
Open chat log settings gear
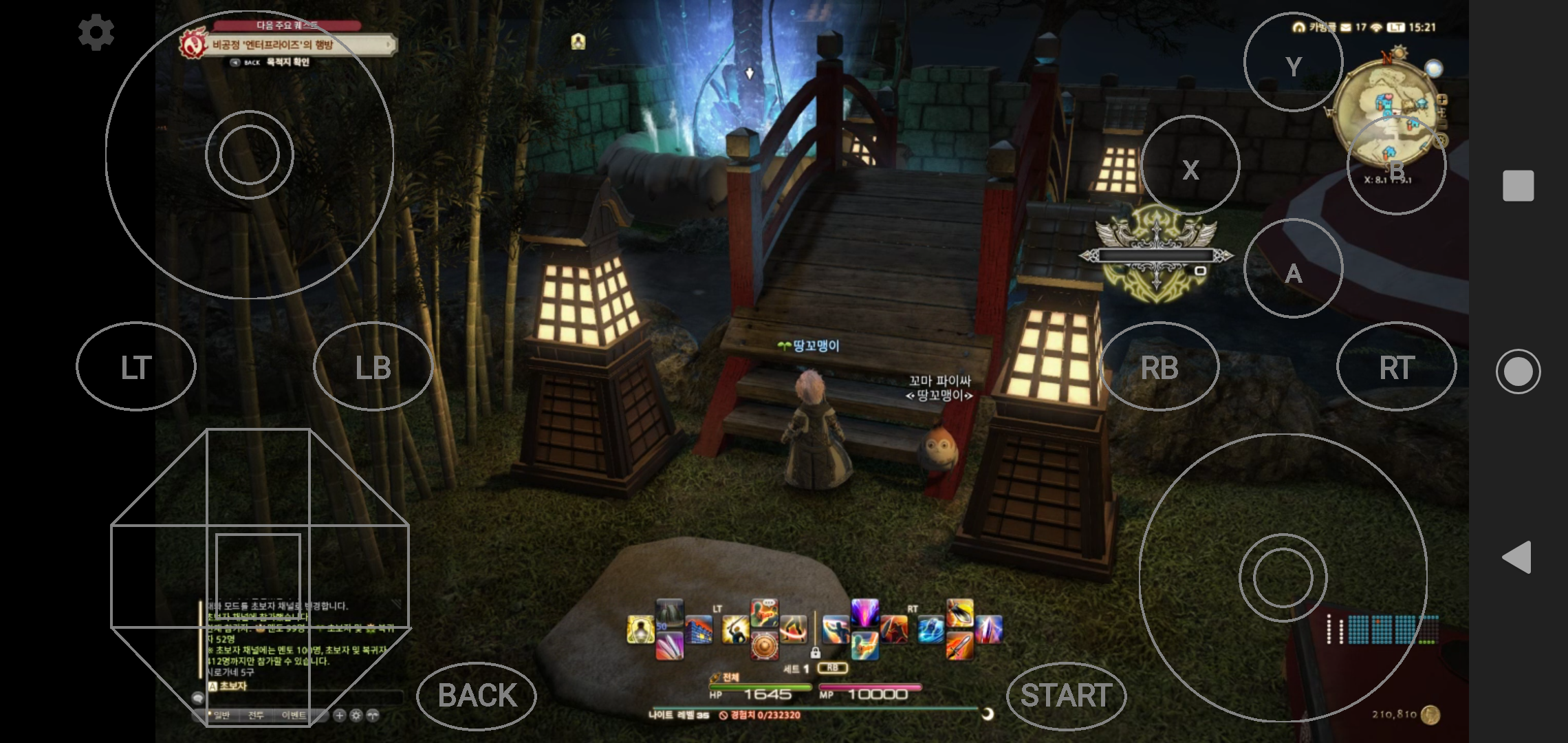coord(356,715)
